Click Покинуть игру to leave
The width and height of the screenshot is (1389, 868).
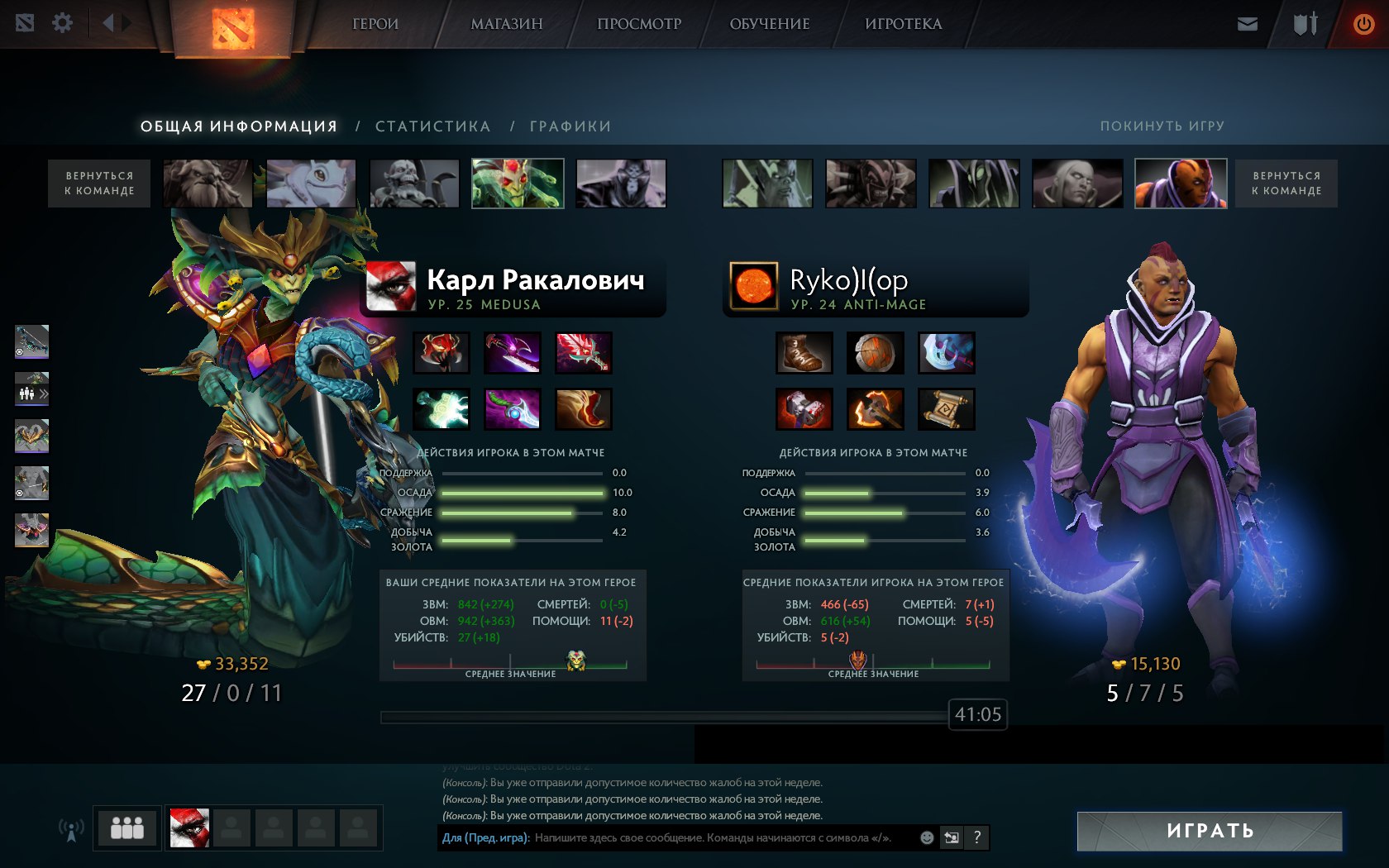point(1162,126)
